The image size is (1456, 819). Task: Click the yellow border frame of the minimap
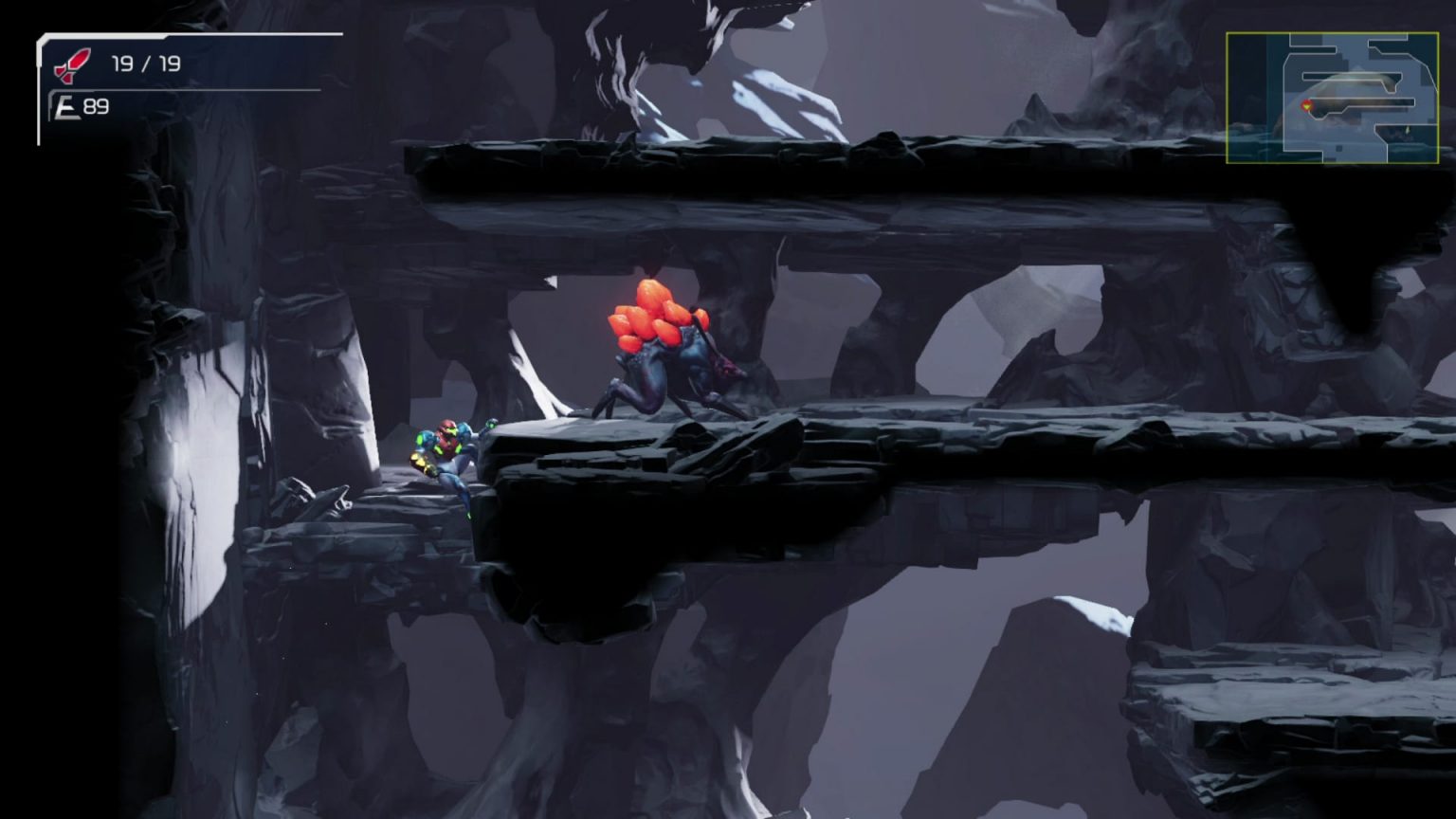pyautogui.click(x=1228, y=95)
